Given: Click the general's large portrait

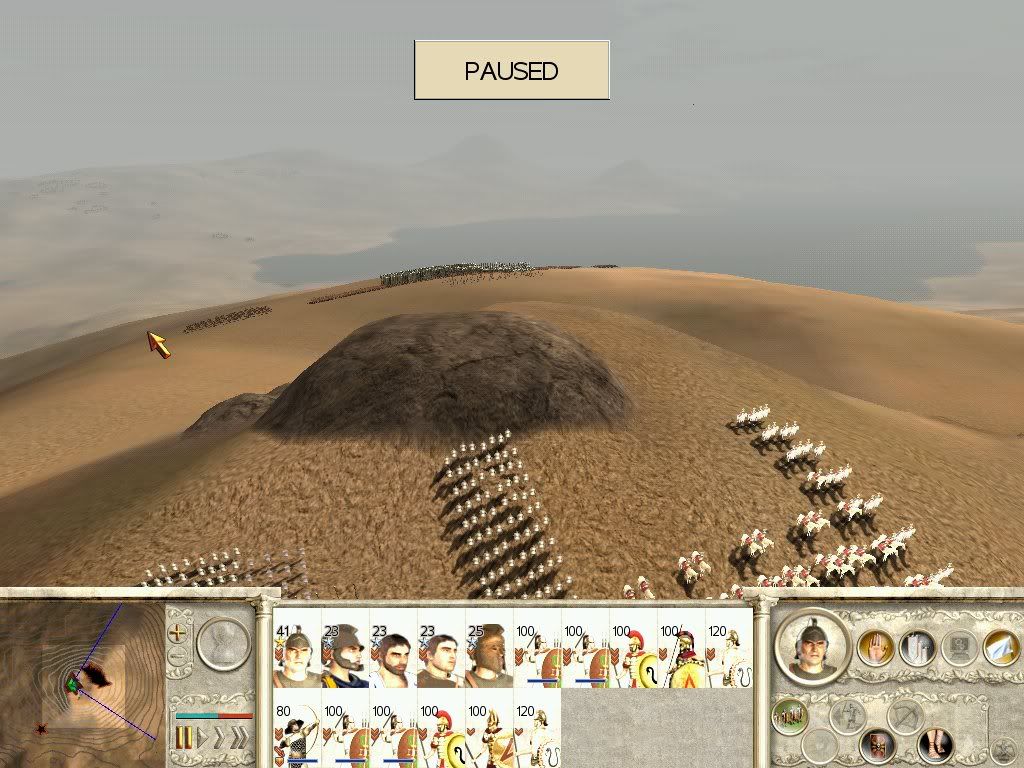Looking at the screenshot, I should 812,646.
